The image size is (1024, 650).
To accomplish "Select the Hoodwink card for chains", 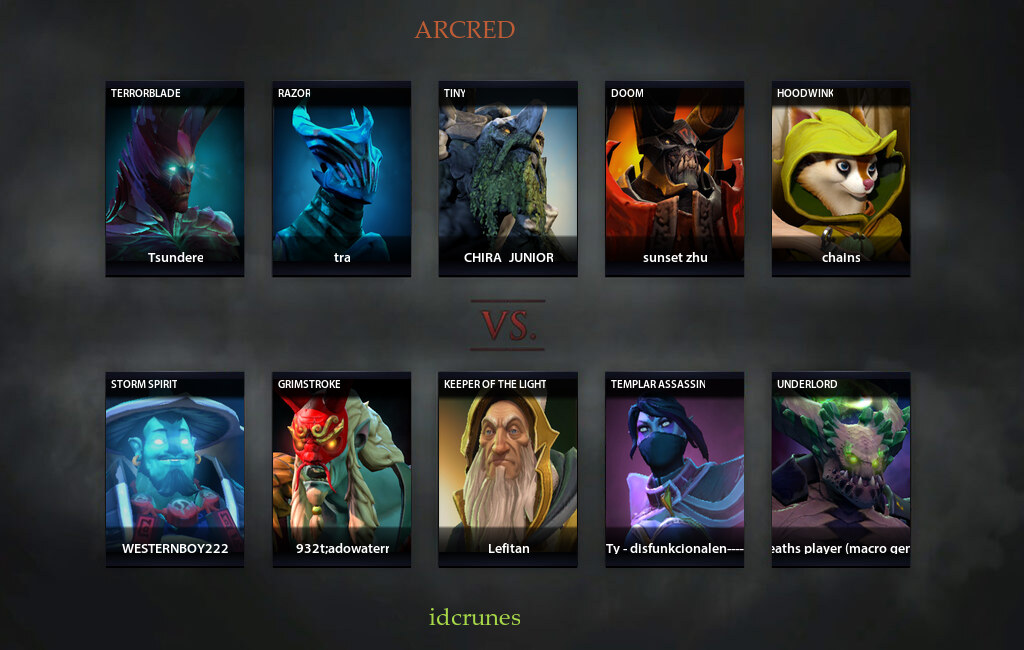I will click(841, 178).
